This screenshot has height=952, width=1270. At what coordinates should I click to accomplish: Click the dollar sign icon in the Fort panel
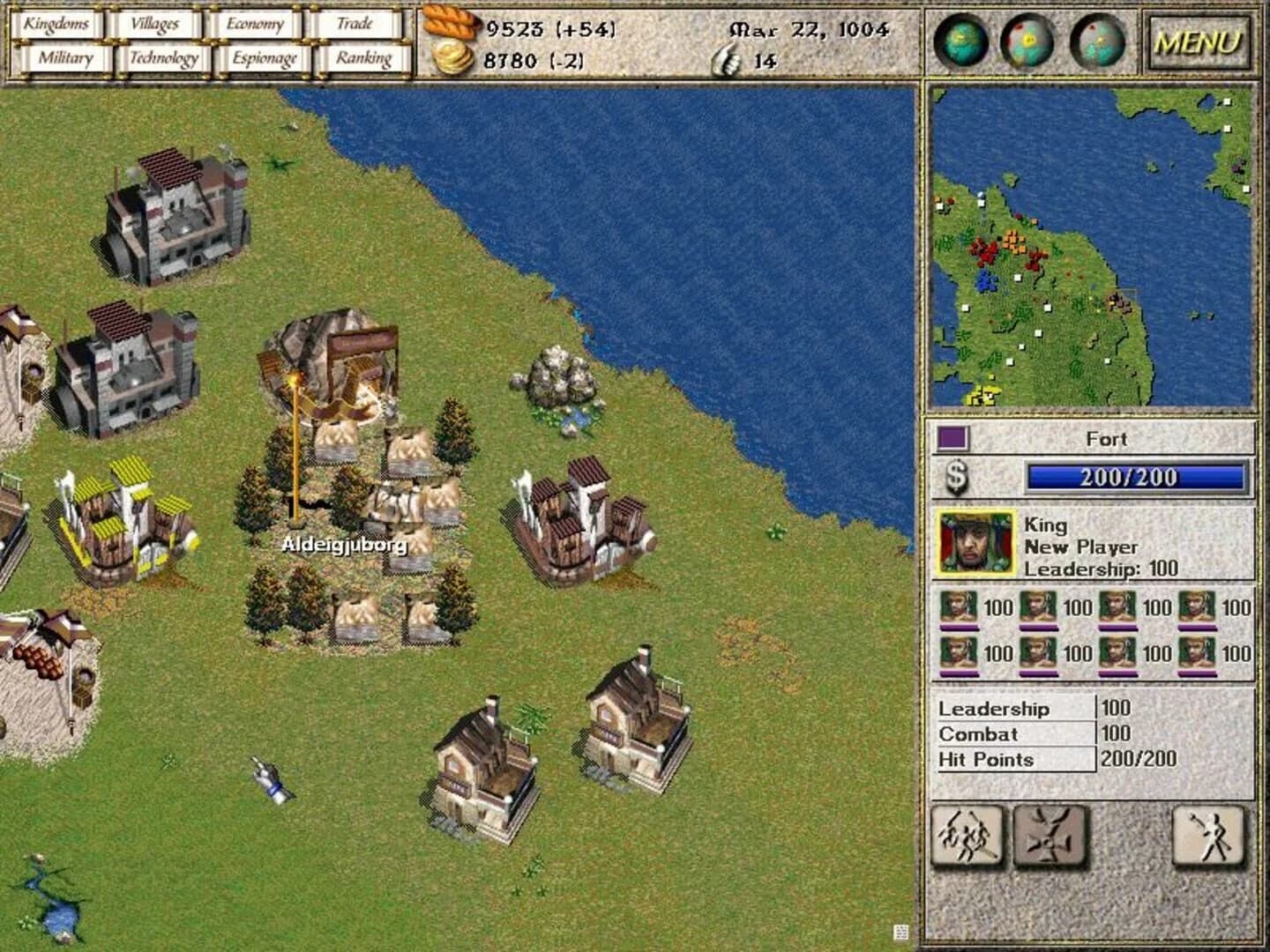pyautogui.click(x=955, y=477)
